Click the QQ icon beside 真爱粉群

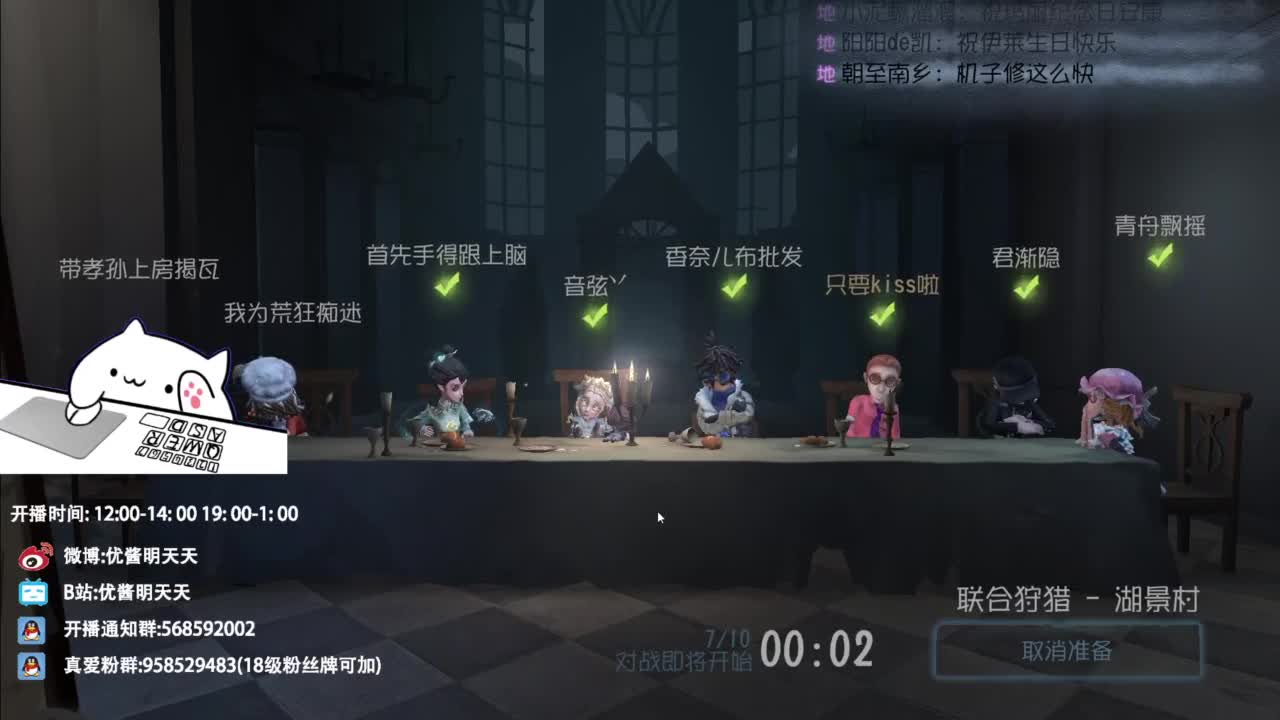tap(30, 662)
